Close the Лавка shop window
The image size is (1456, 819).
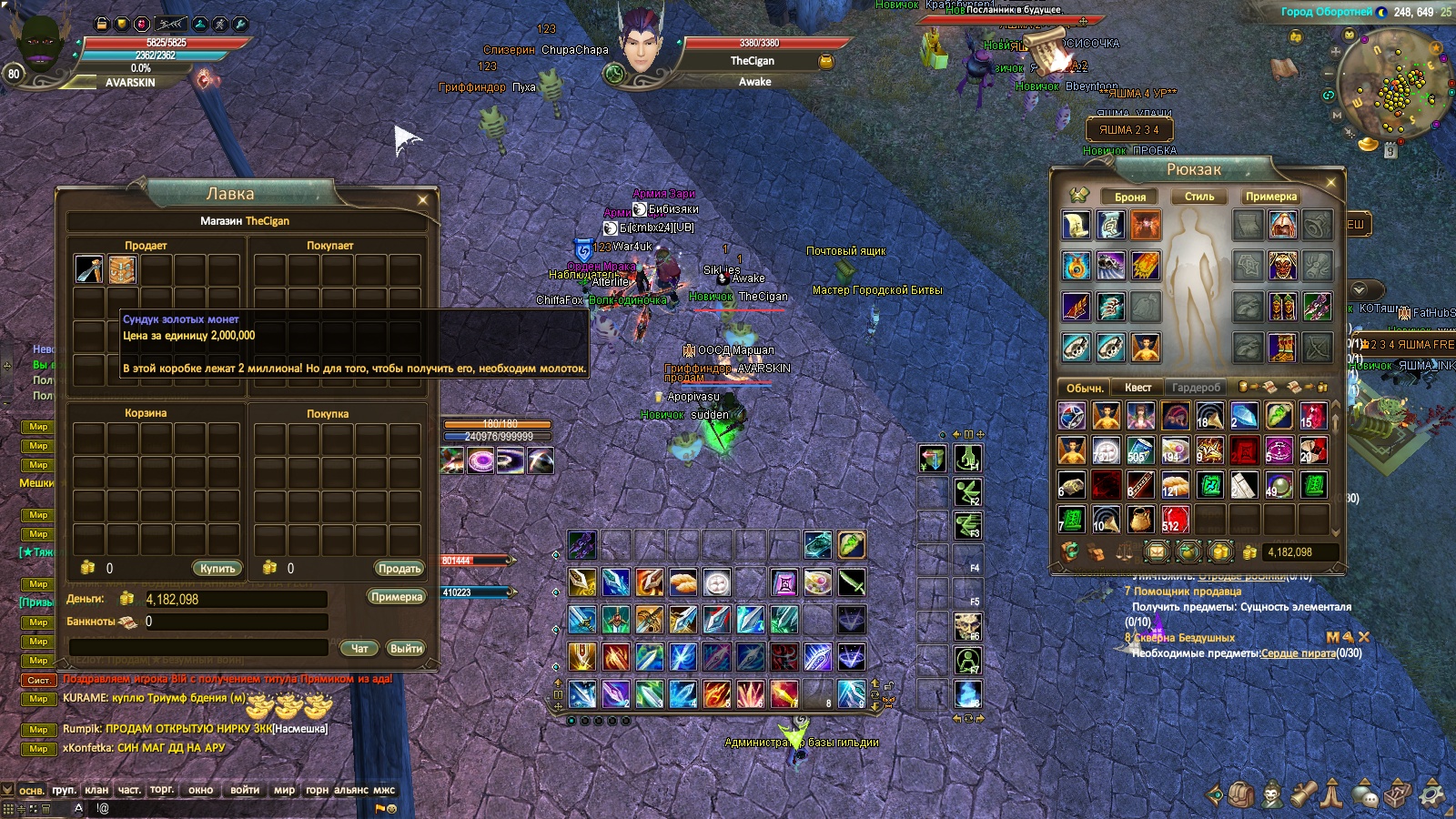pos(422,200)
